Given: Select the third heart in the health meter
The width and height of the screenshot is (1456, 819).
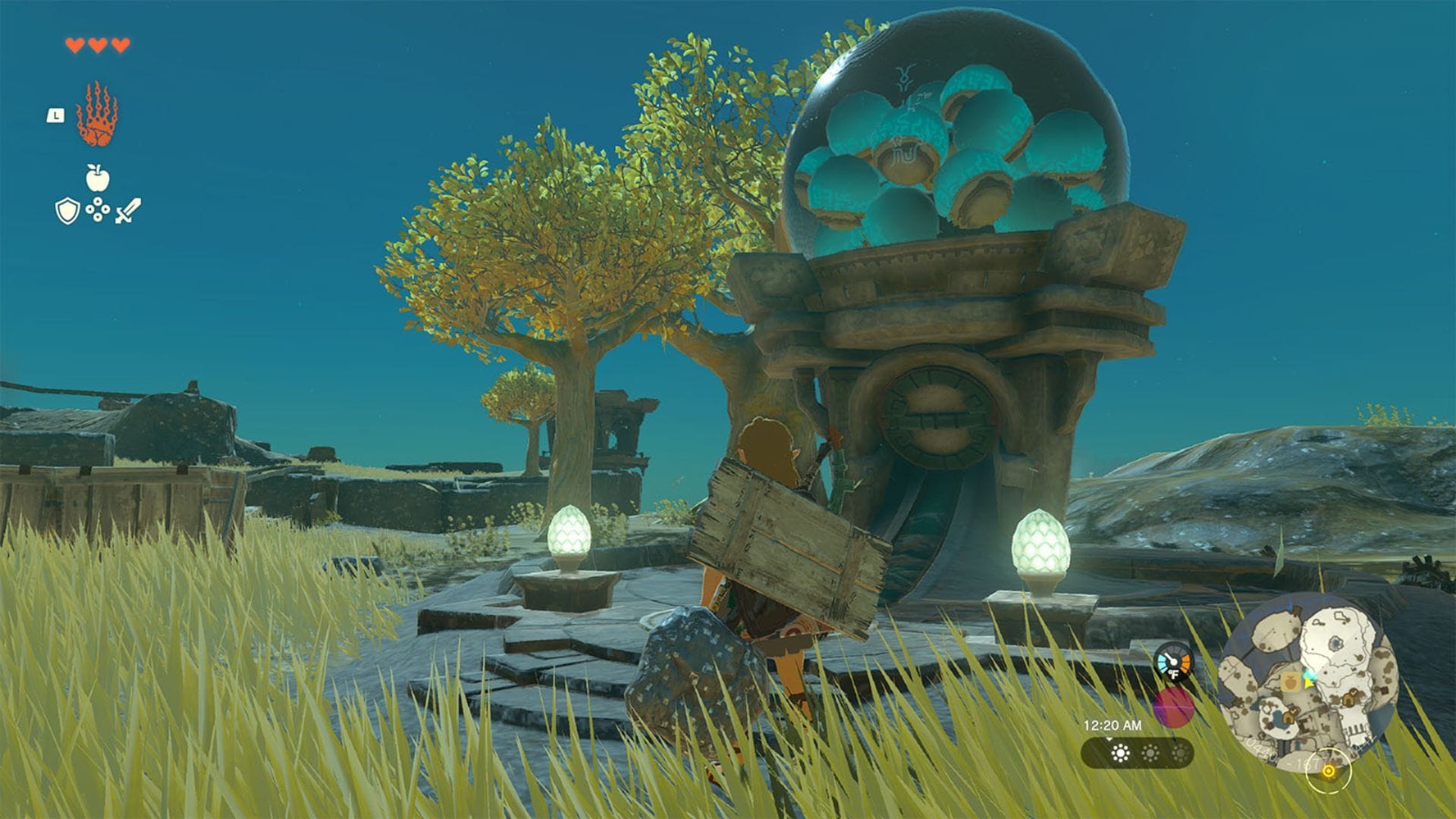Looking at the screenshot, I should [x=120, y=45].
